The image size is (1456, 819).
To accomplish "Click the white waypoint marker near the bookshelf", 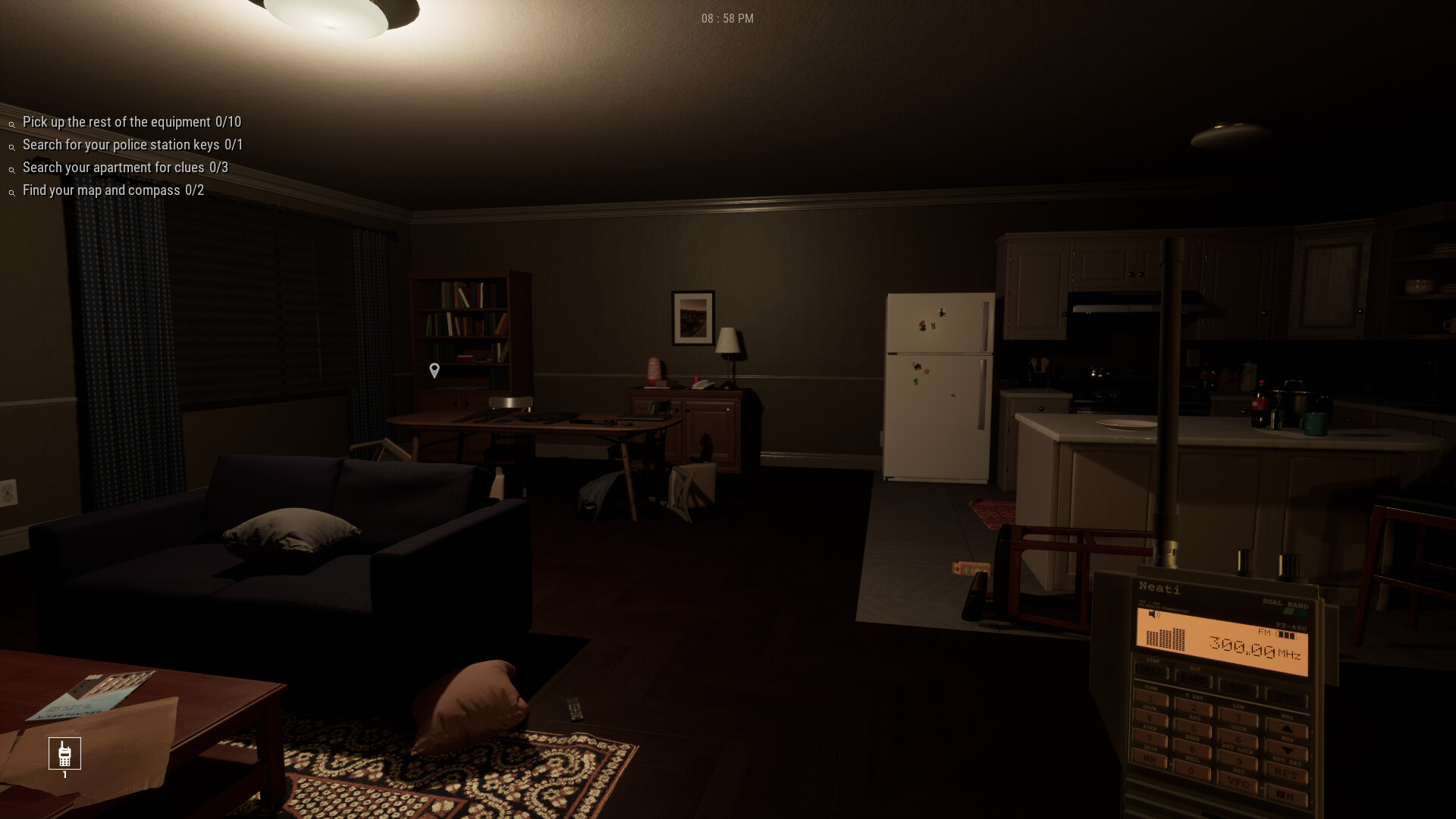I will pyautogui.click(x=434, y=369).
